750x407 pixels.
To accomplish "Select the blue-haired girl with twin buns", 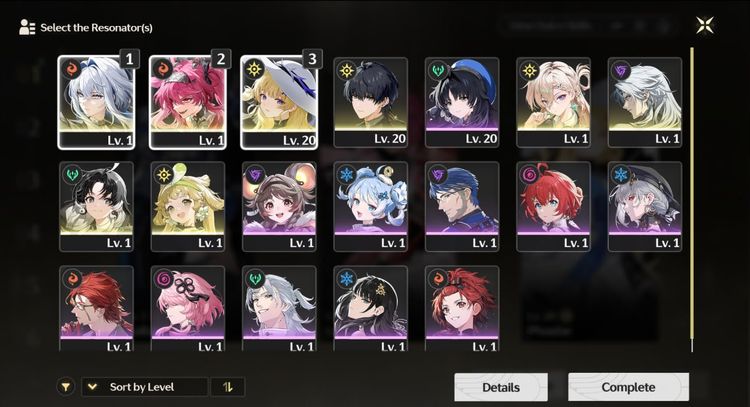I will tap(370, 206).
